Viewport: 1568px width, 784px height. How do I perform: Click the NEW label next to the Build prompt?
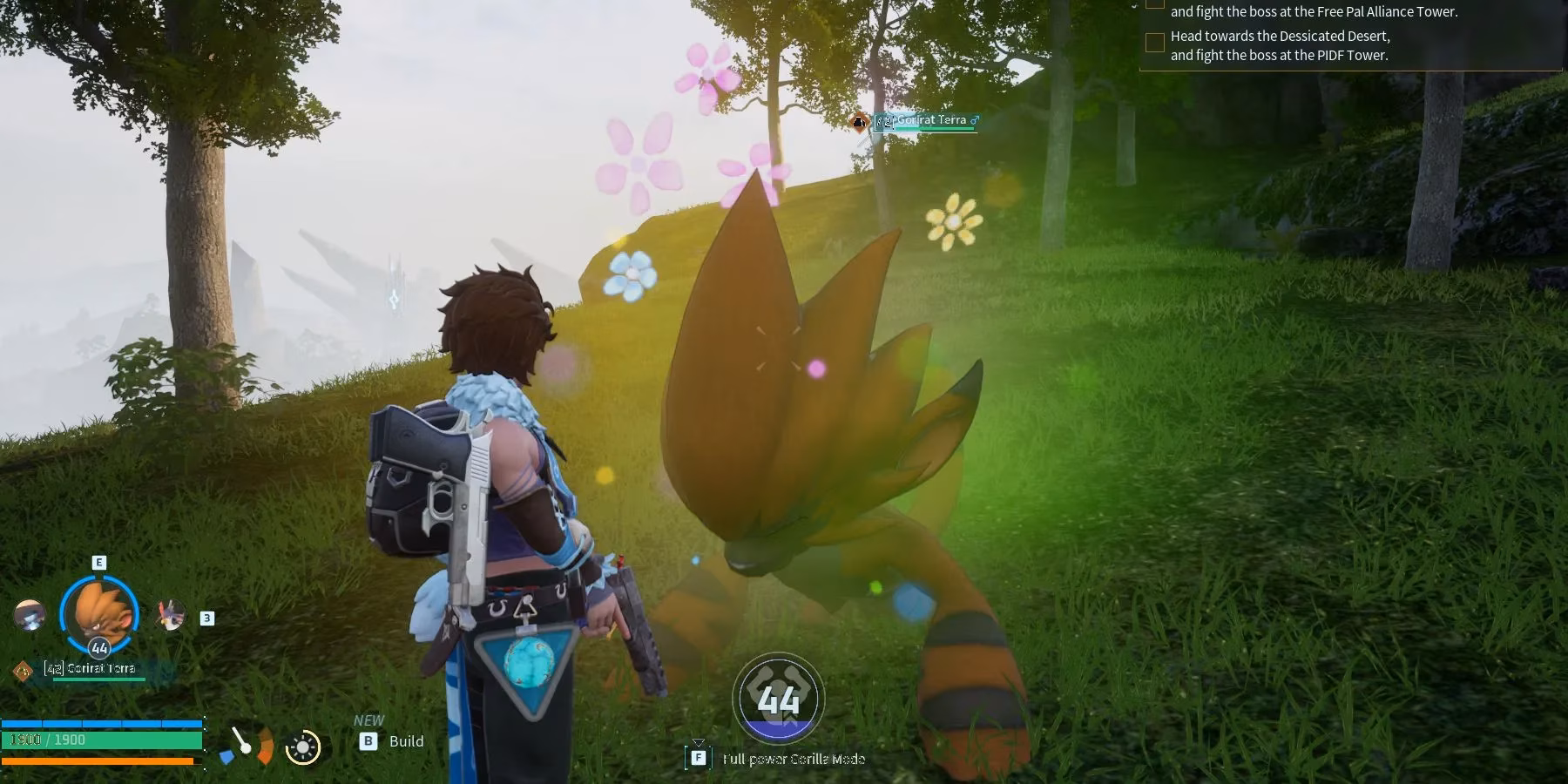(369, 720)
